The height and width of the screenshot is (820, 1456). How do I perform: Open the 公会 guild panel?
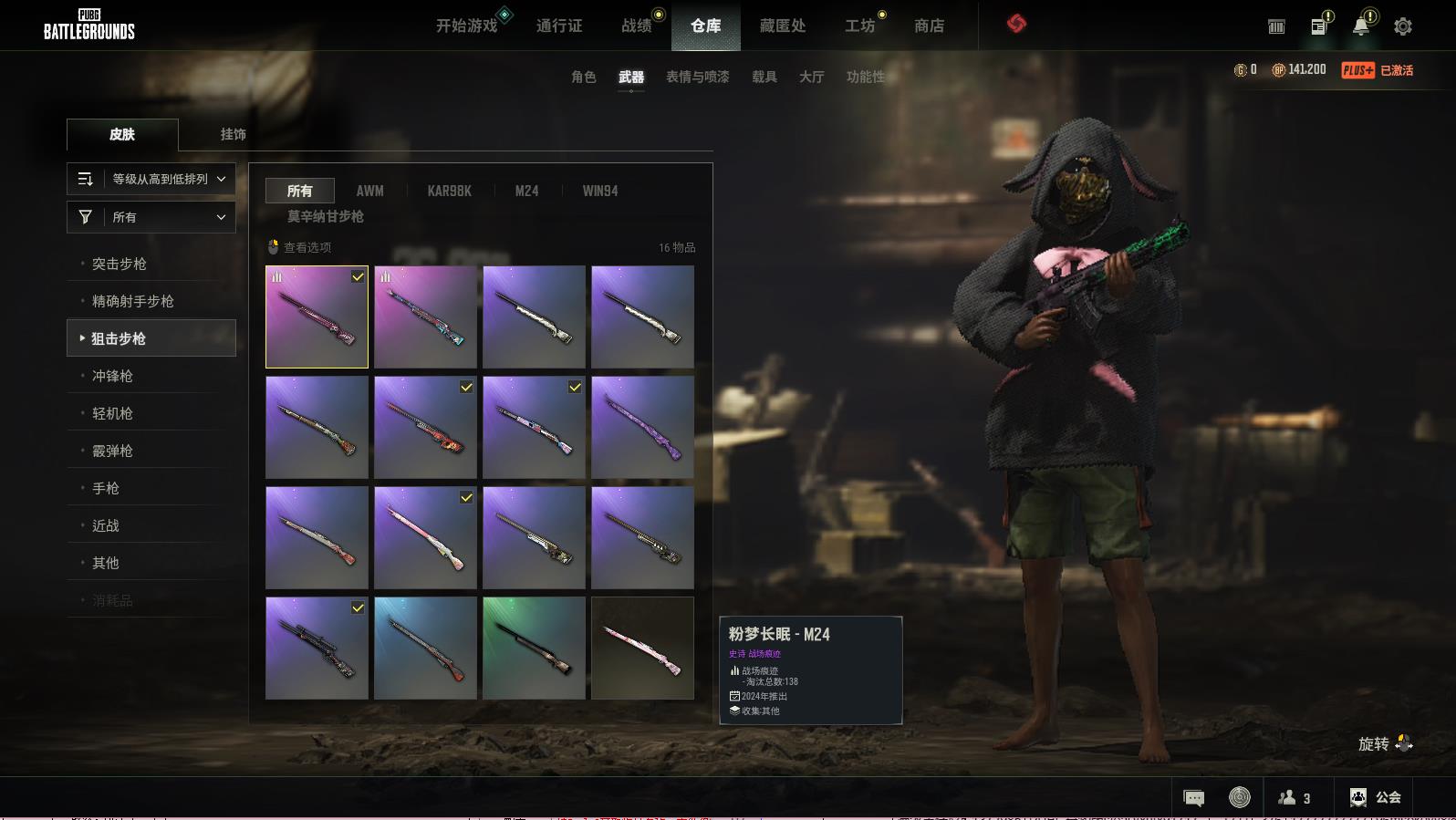point(1376,797)
